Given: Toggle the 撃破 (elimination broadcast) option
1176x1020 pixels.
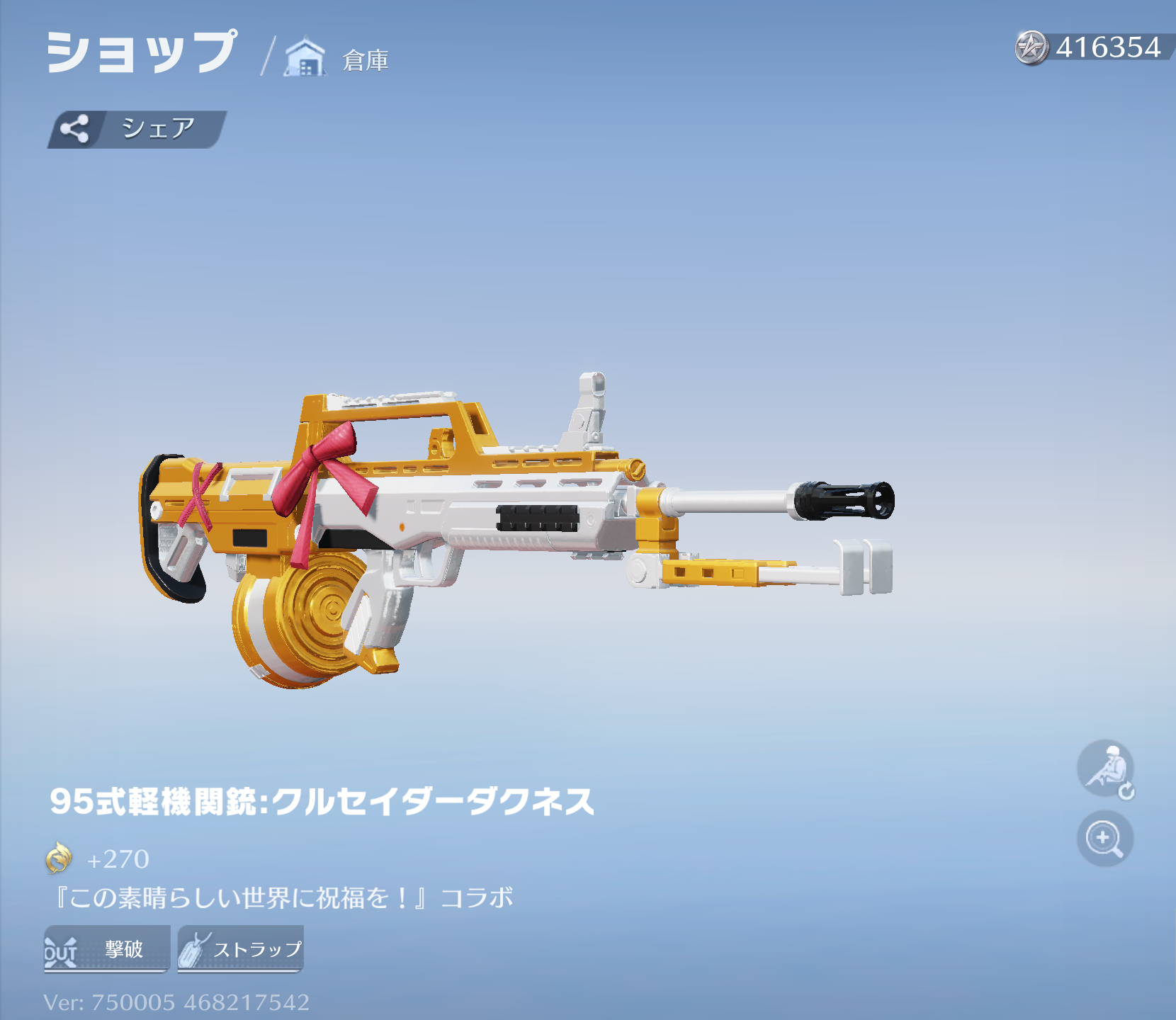Looking at the screenshot, I should 105,951.
